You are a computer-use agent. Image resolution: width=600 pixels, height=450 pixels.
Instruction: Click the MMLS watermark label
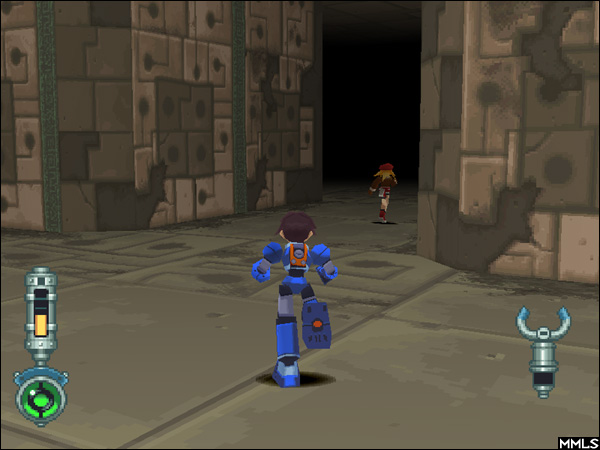[578, 441]
